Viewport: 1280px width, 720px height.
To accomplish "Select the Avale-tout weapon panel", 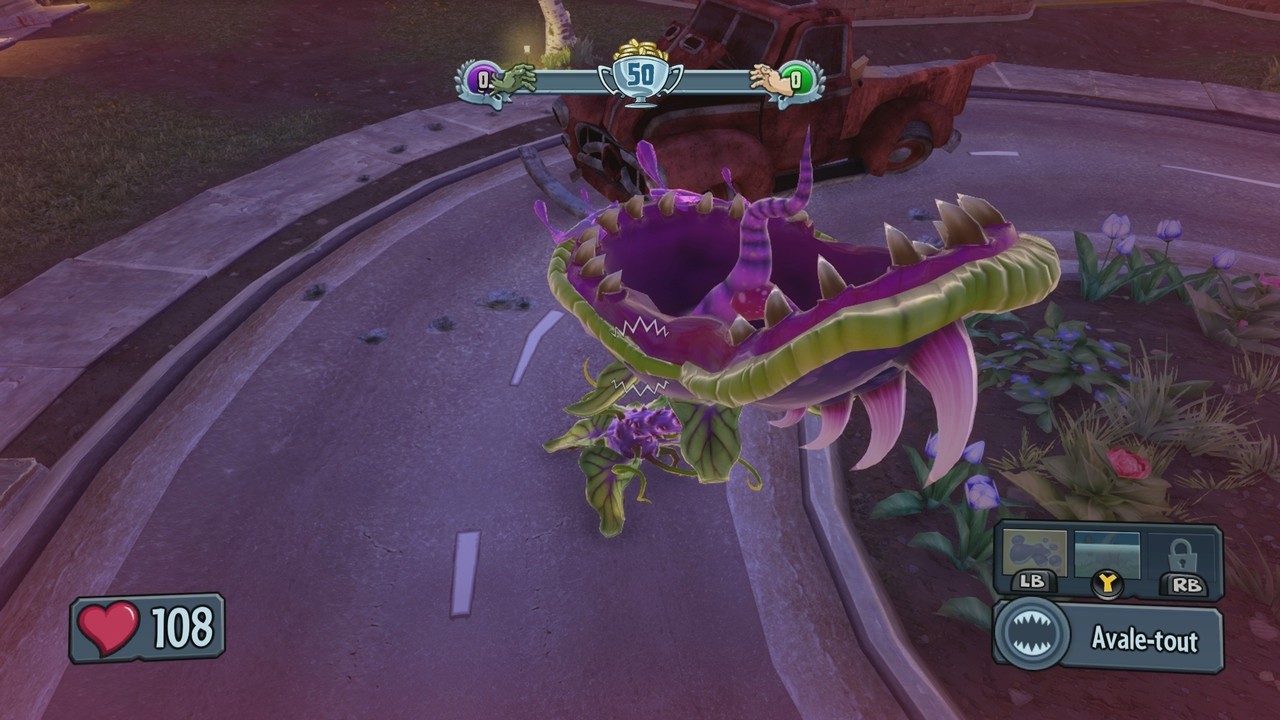I will tap(1108, 639).
